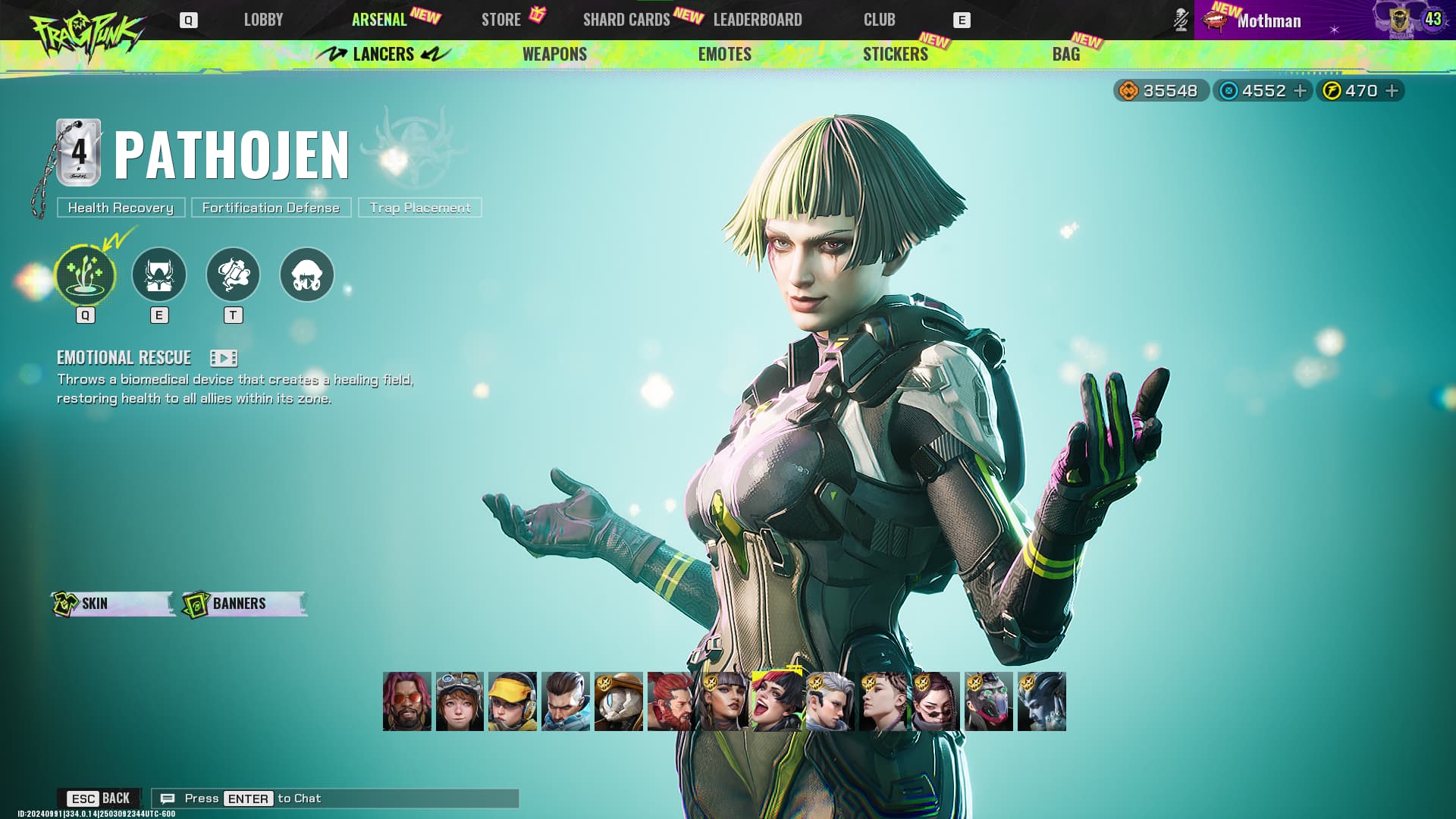Open the Stickers section
This screenshot has height=819, width=1456.
tap(895, 54)
